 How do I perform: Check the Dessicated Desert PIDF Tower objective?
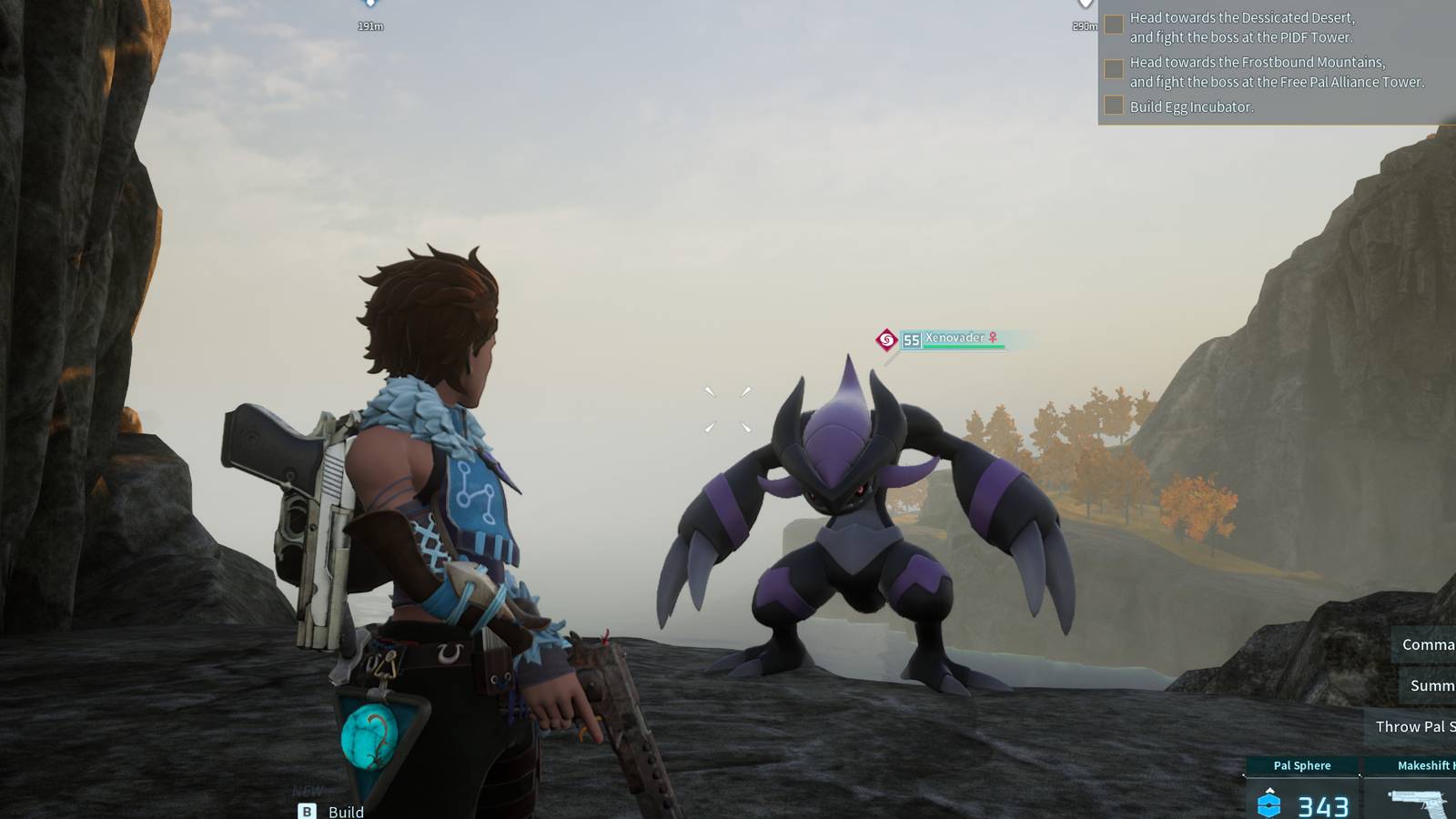pos(1114,25)
